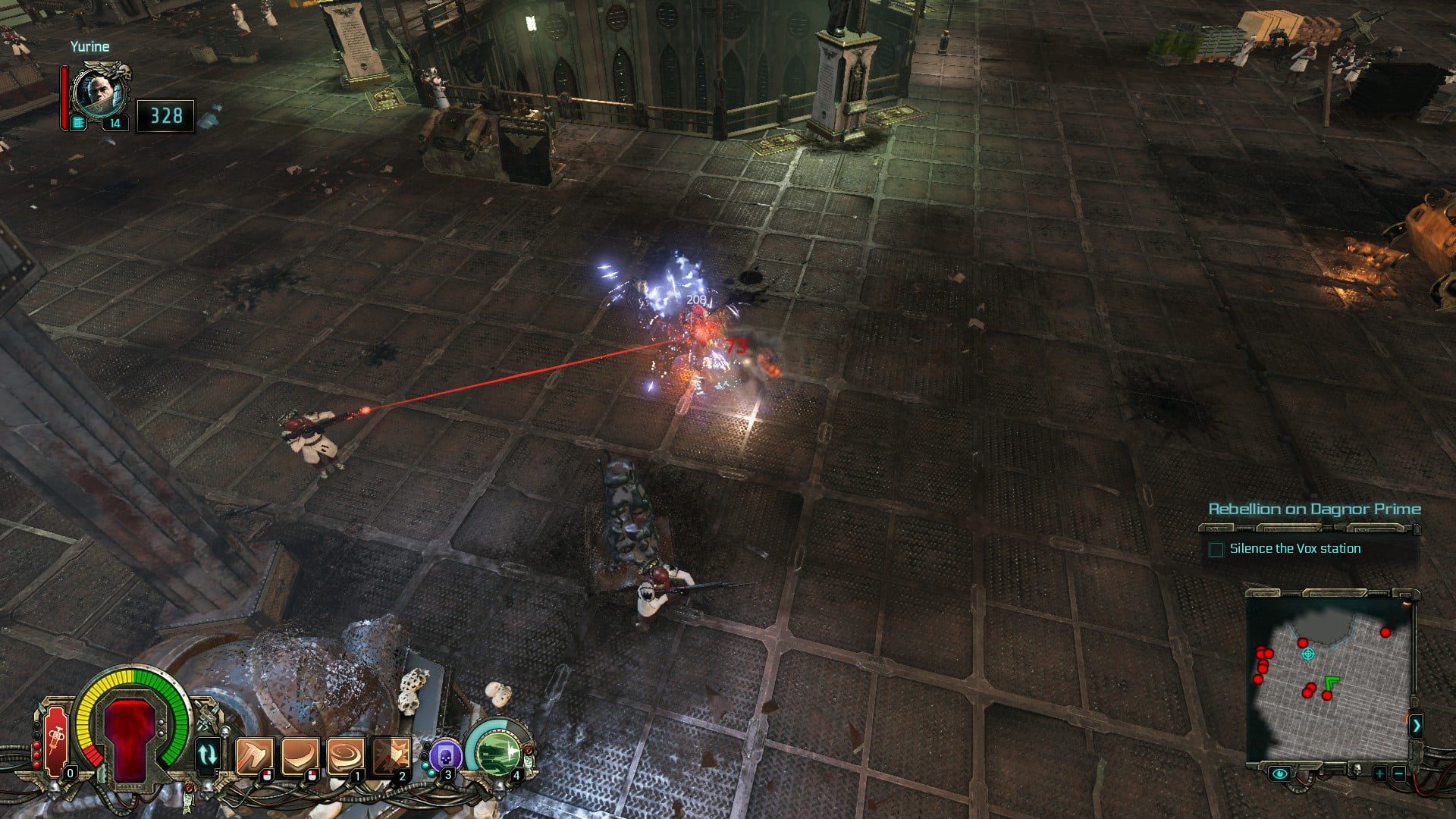Trigger the whirlwind spin skill
Viewport: 1456px width, 819px height.
[345, 755]
